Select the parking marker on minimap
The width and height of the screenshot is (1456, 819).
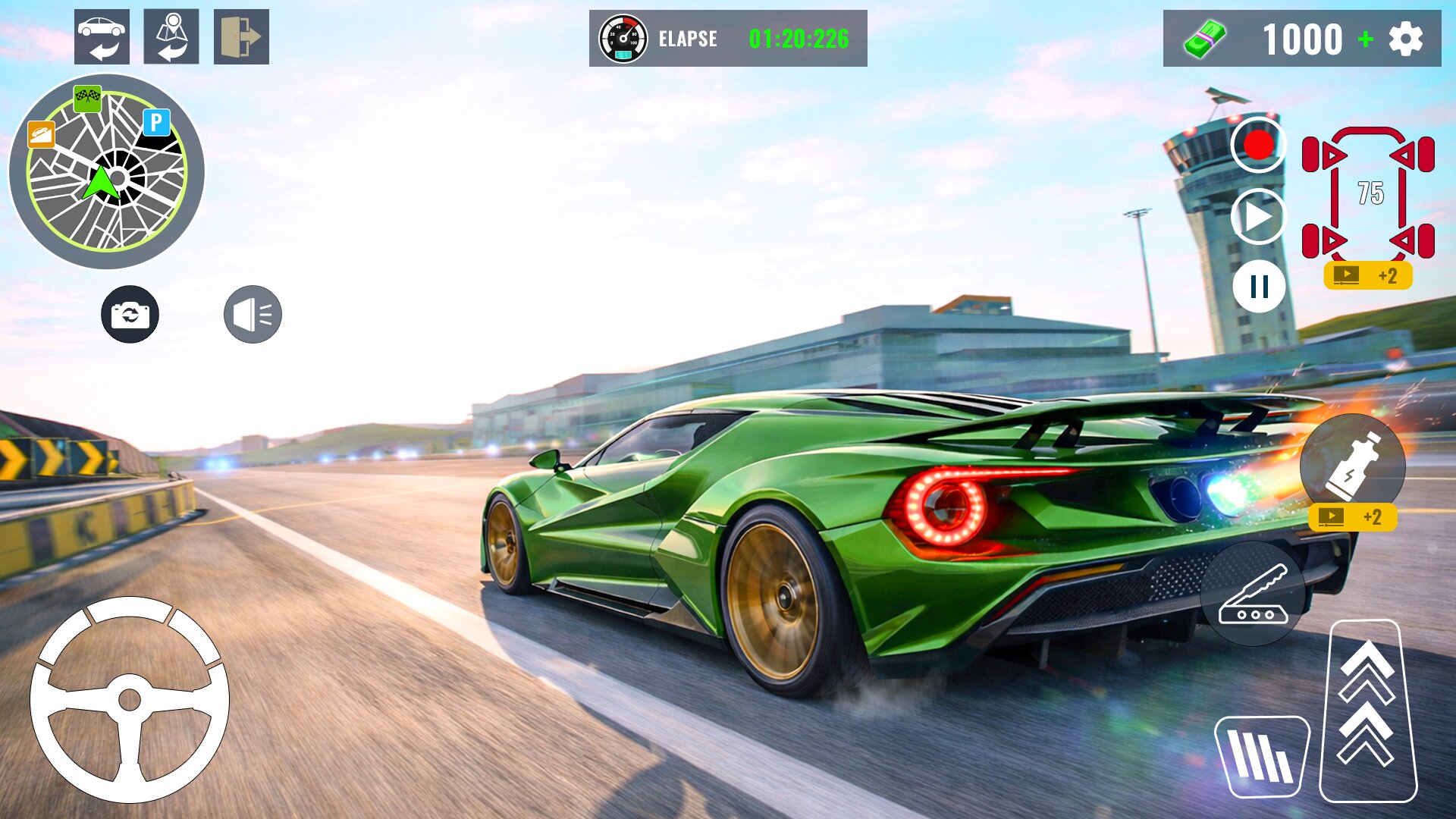pos(156,122)
